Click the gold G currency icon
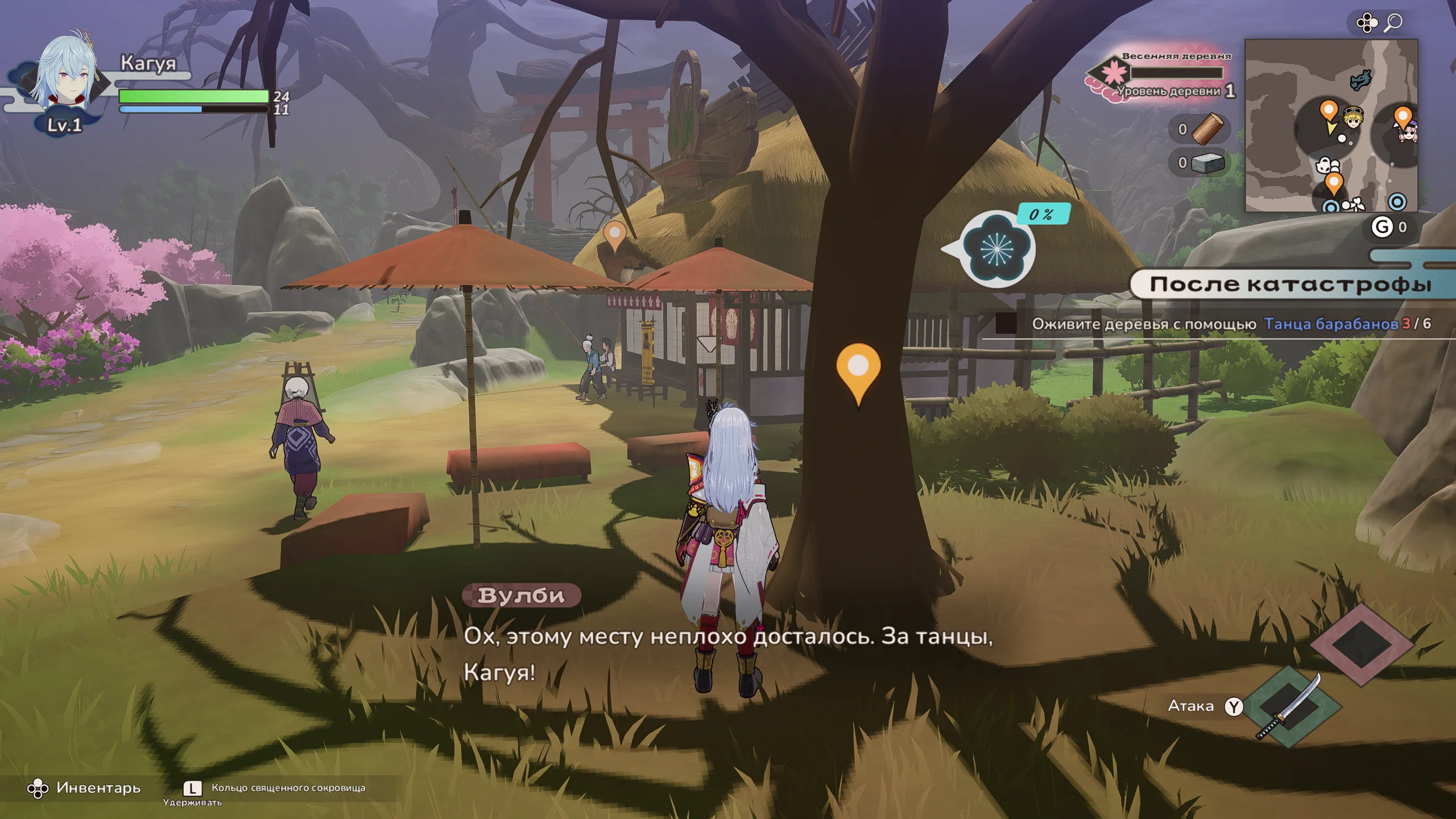Image resolution: width=1456 pixels, height=819 pixels. (1381, 227)
